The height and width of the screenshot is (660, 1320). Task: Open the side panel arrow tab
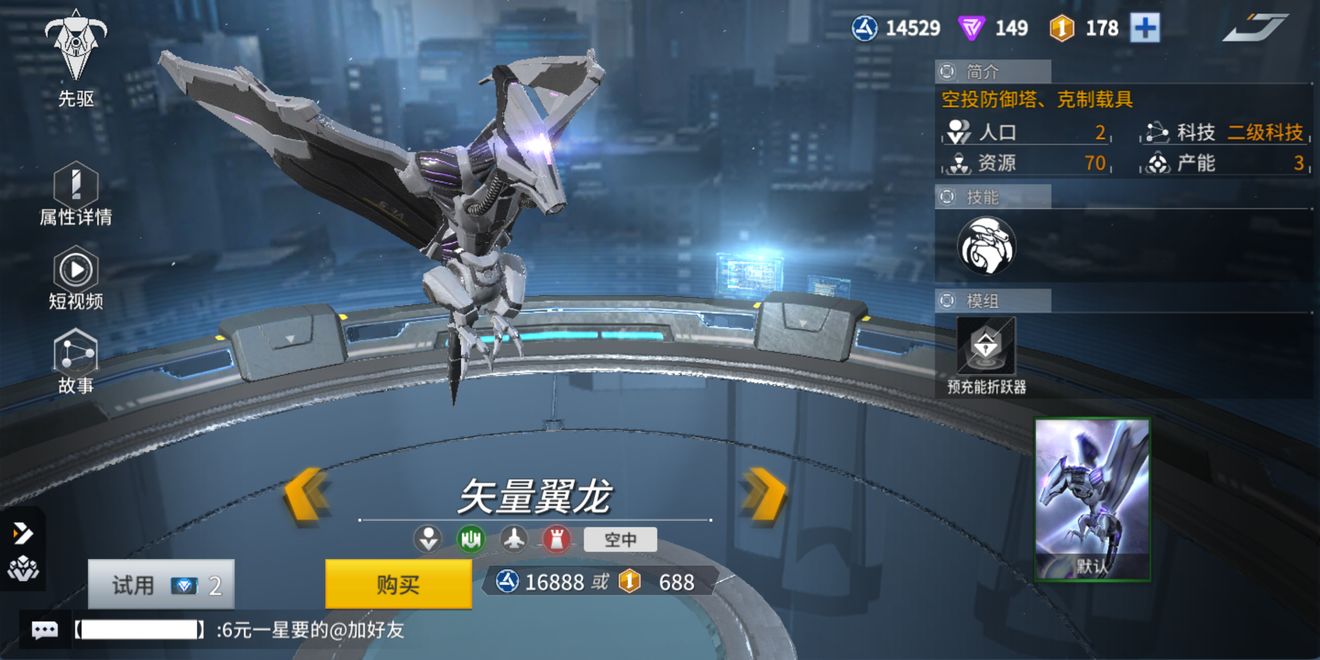pos(22,534)
